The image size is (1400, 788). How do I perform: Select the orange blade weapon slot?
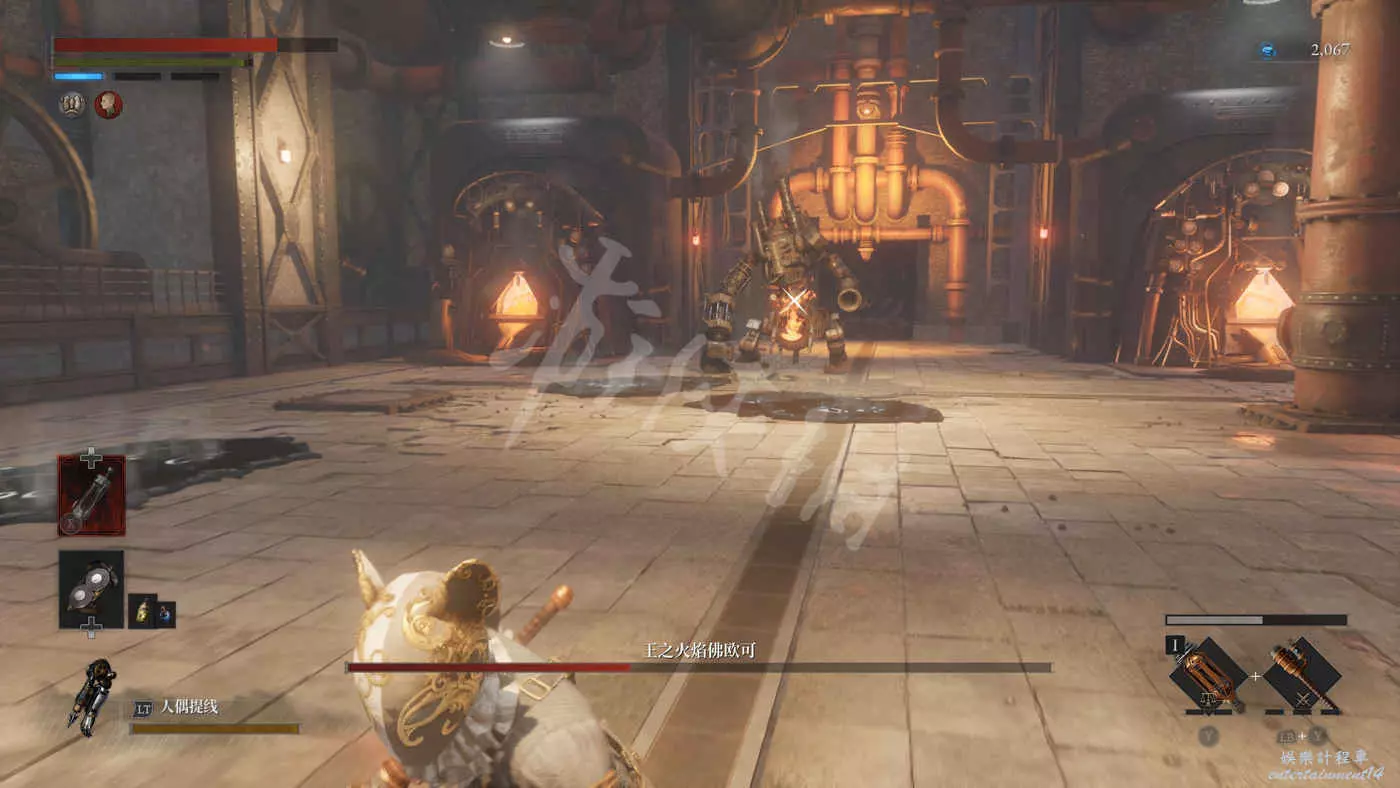(1210, 676)
